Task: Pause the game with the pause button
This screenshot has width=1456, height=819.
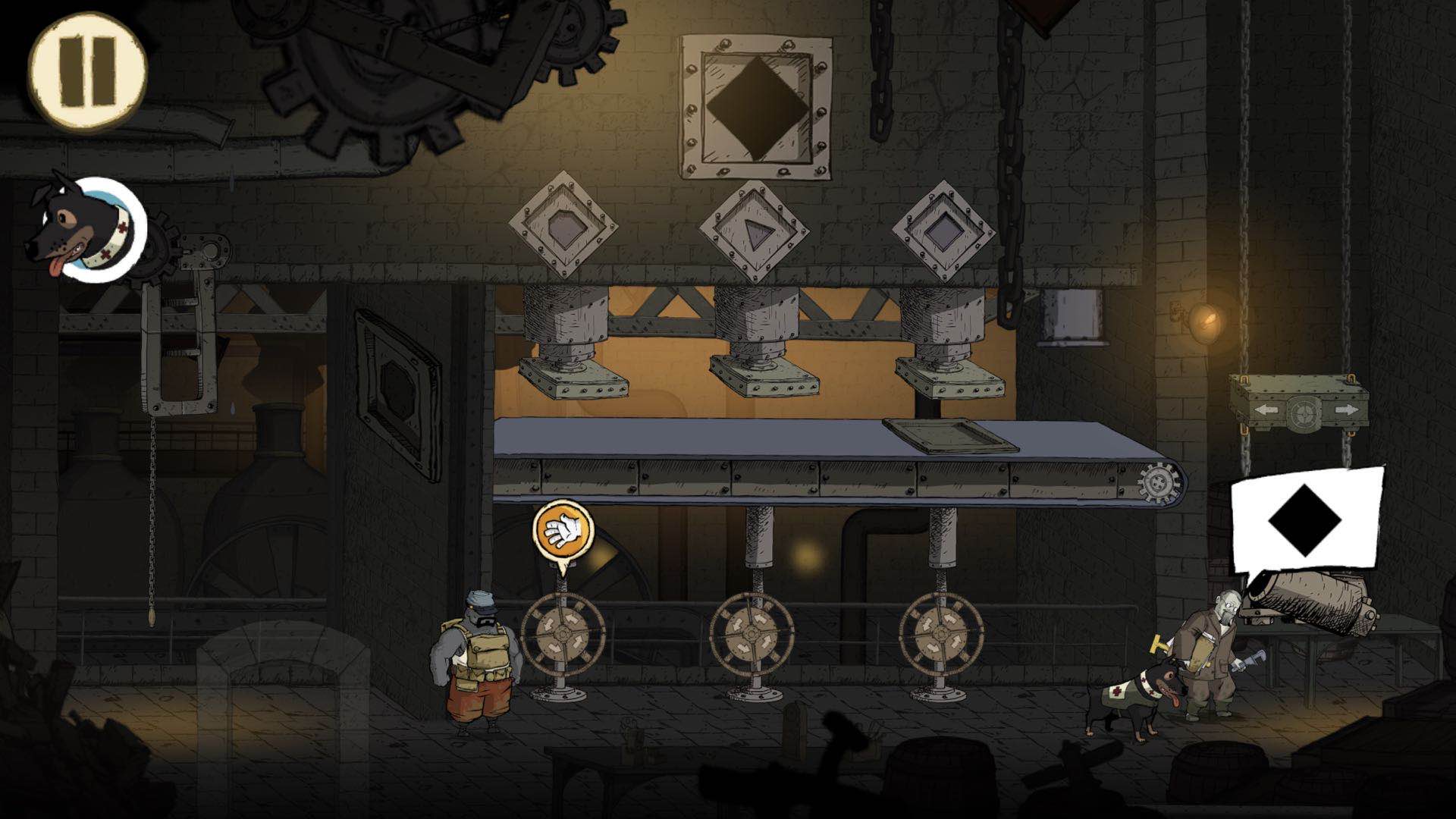Action: (87, 72)
